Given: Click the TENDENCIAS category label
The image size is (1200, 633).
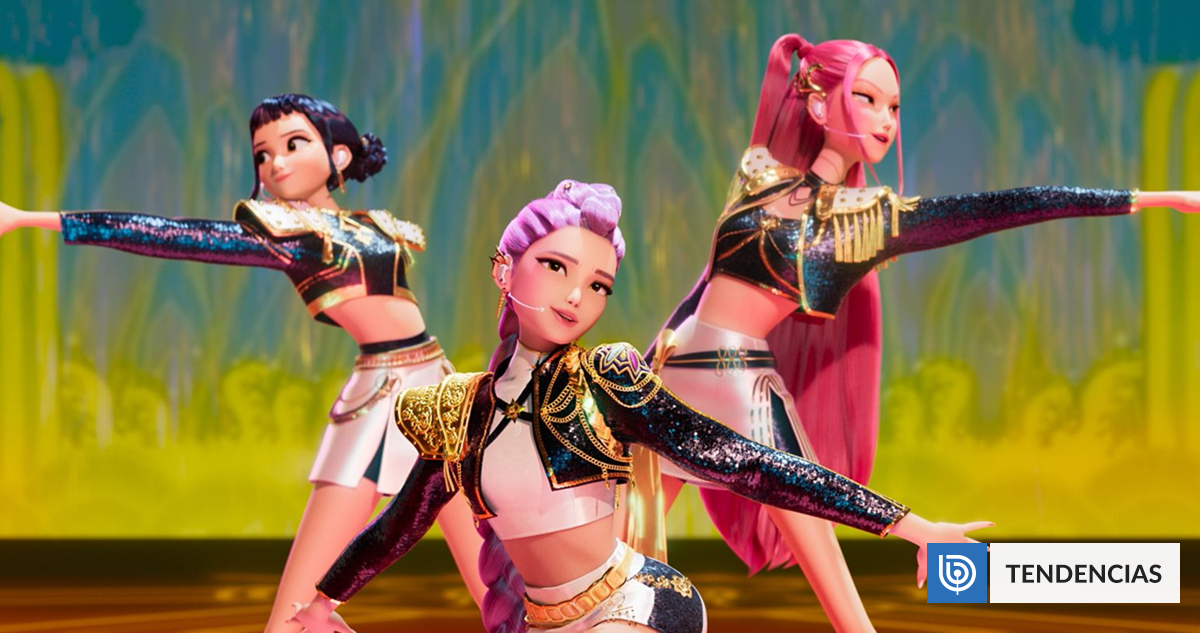Looking at the screenshot, I should point(1084,573).
